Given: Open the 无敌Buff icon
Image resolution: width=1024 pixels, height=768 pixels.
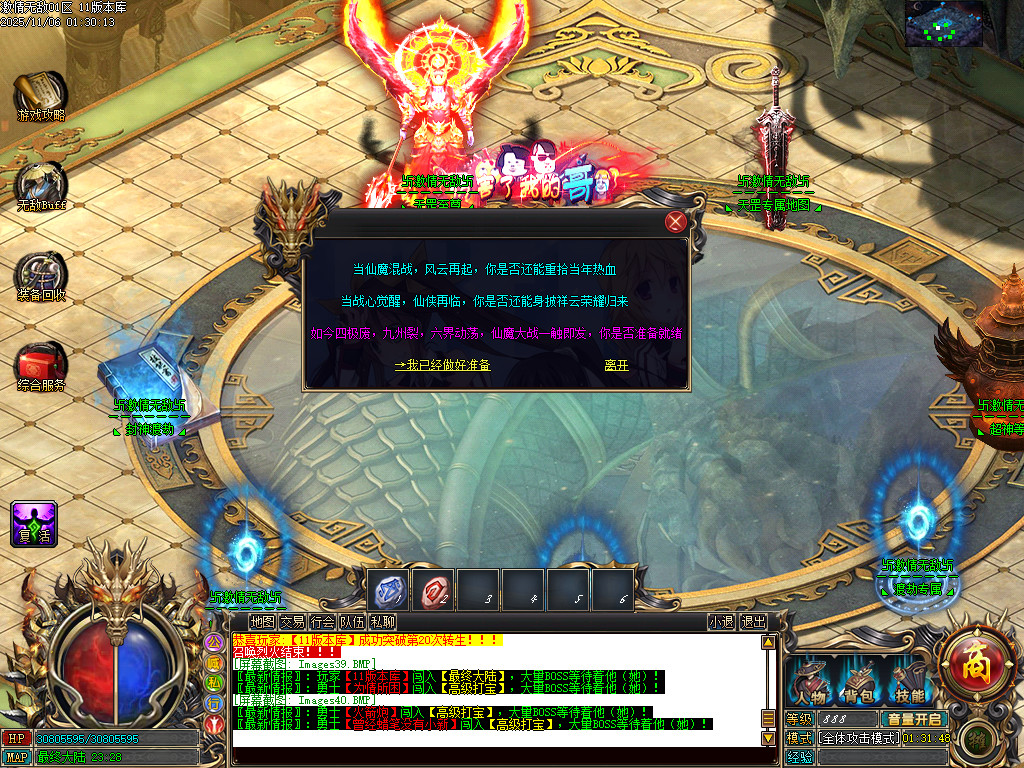Looking at the screenshot, I should 41,185.
